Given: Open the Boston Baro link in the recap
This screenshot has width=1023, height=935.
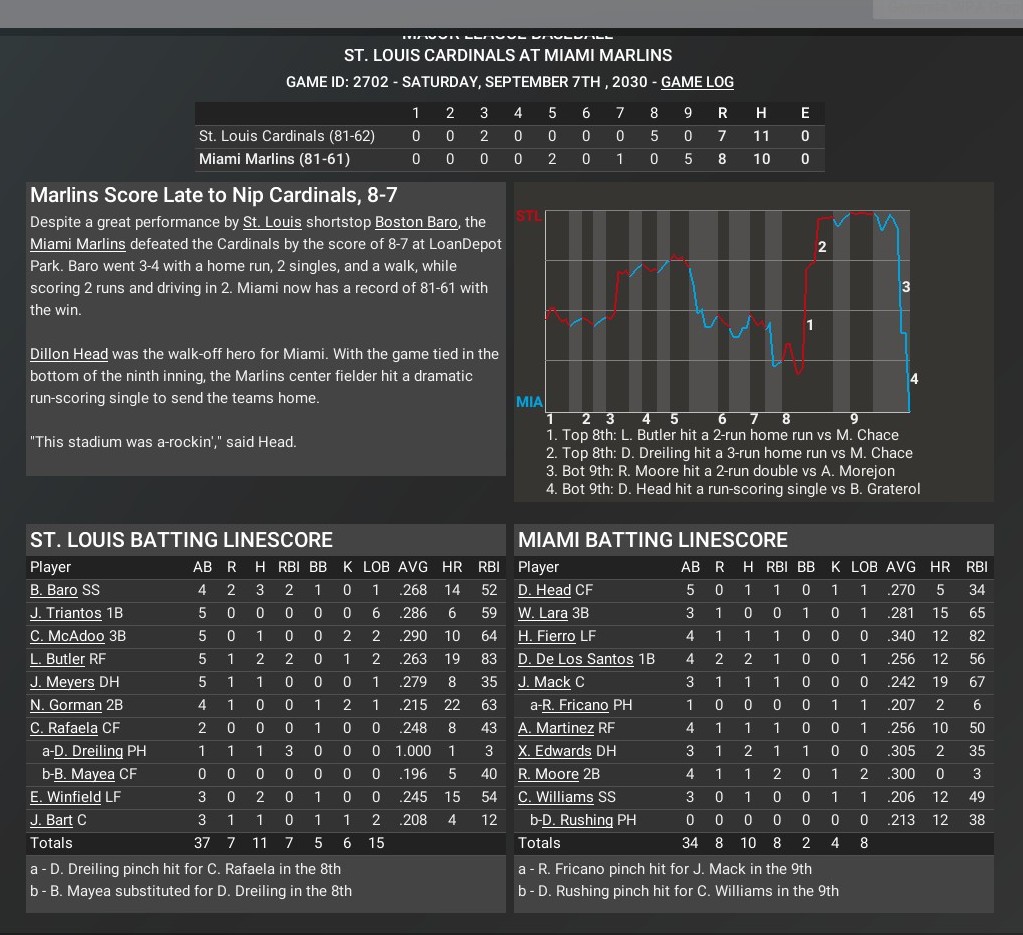Looking at the screenshot, I should click(416, 222).
